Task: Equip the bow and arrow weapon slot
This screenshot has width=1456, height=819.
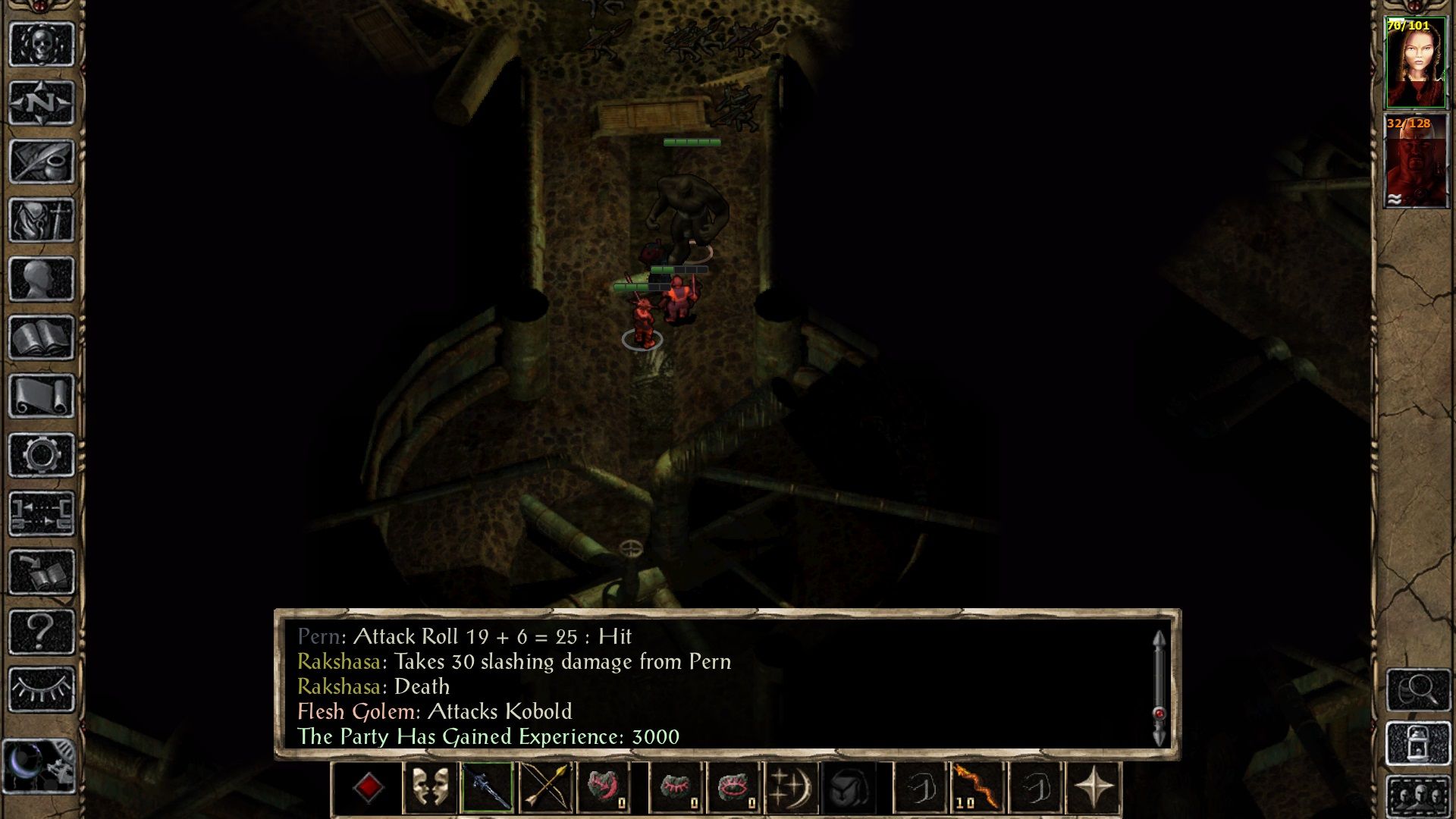Action: tap(545, 789)
